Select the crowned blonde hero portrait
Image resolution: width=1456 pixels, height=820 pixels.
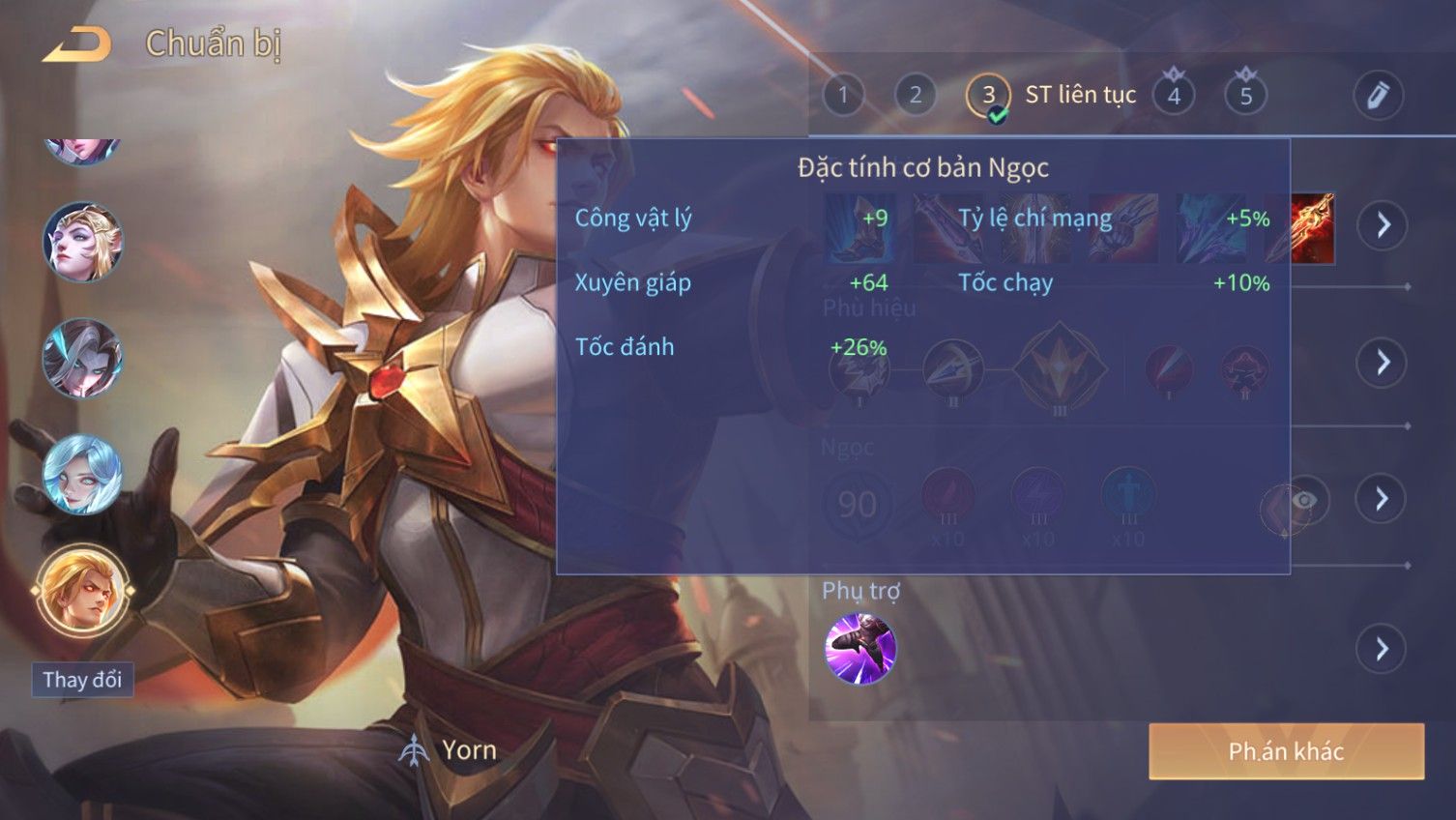point(82,242)
